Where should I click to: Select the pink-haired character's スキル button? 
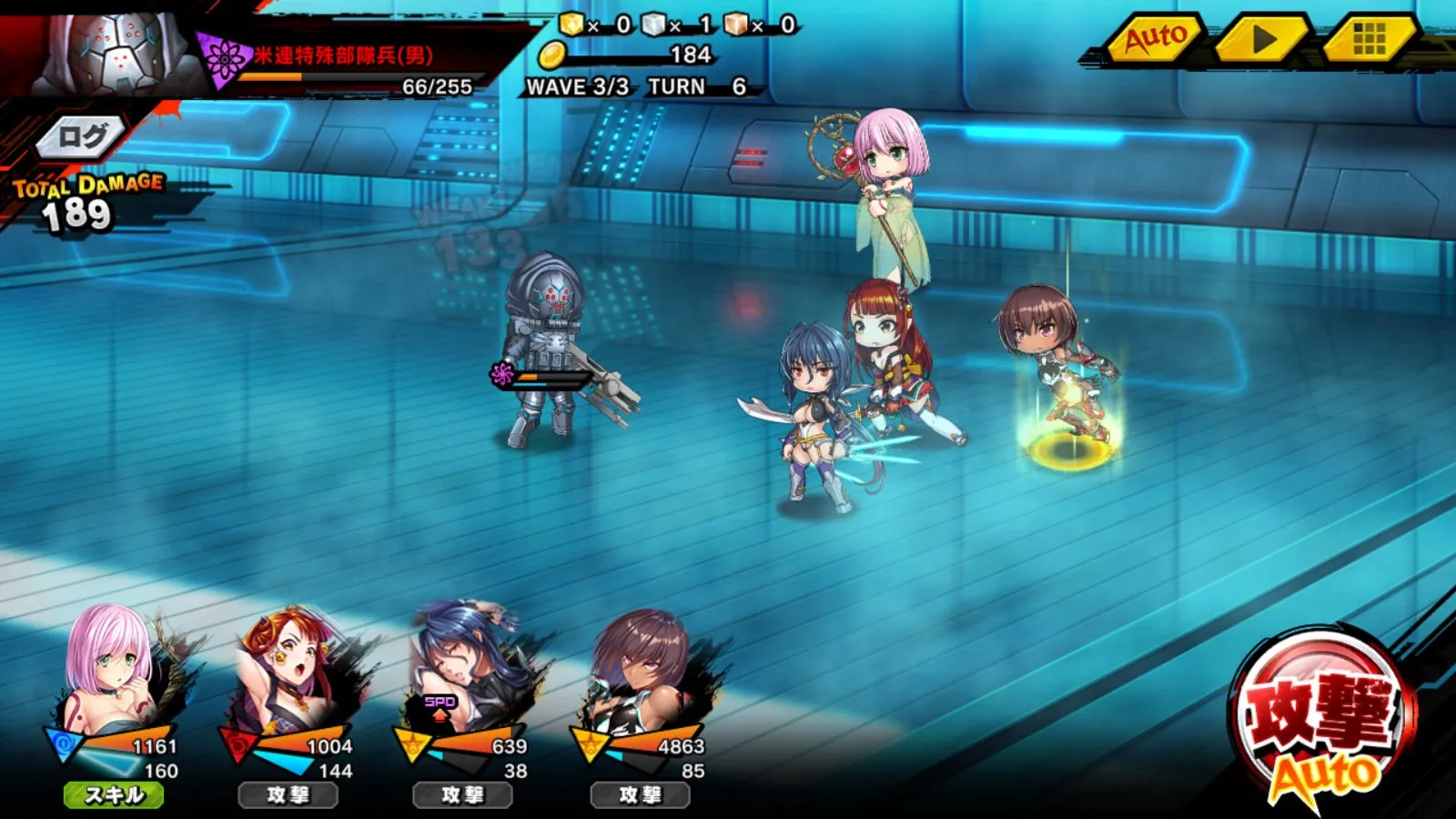(x=114, y=795)
